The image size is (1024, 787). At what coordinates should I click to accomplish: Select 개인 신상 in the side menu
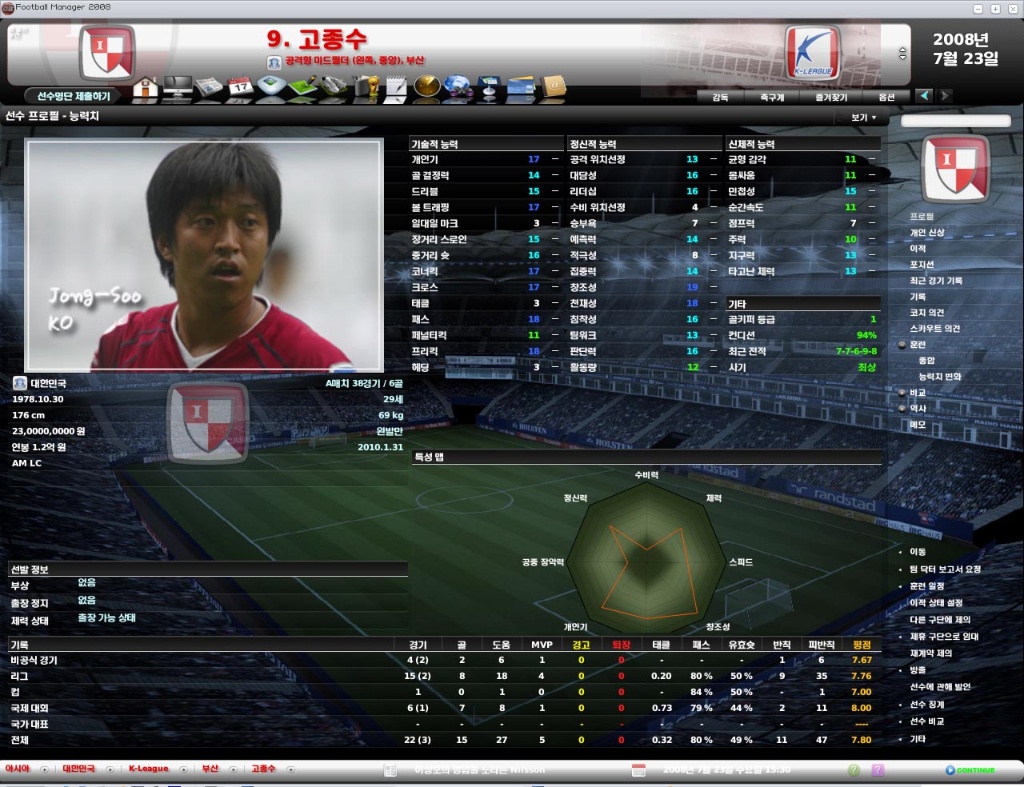(x=926, y=232)
